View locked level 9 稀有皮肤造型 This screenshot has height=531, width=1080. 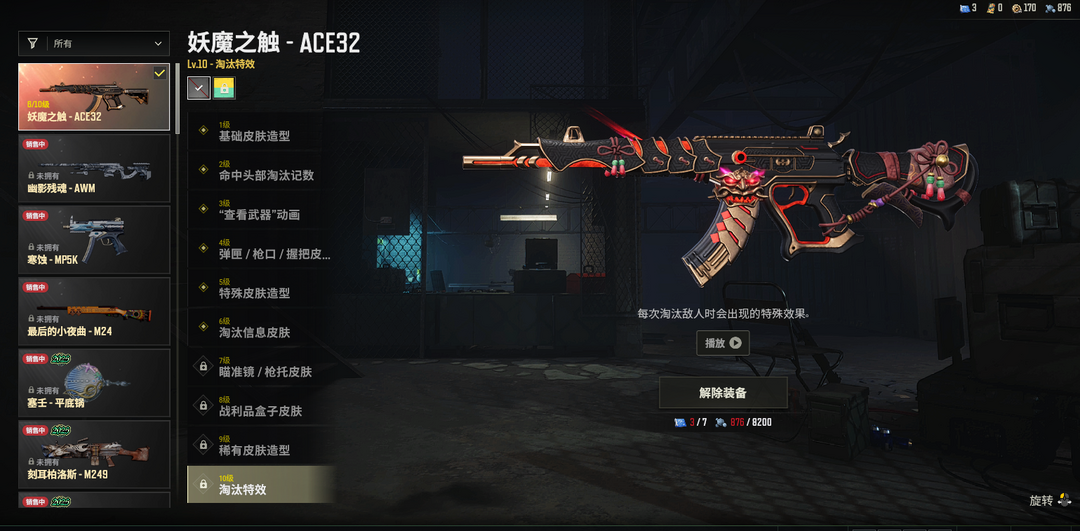point(260,450)
